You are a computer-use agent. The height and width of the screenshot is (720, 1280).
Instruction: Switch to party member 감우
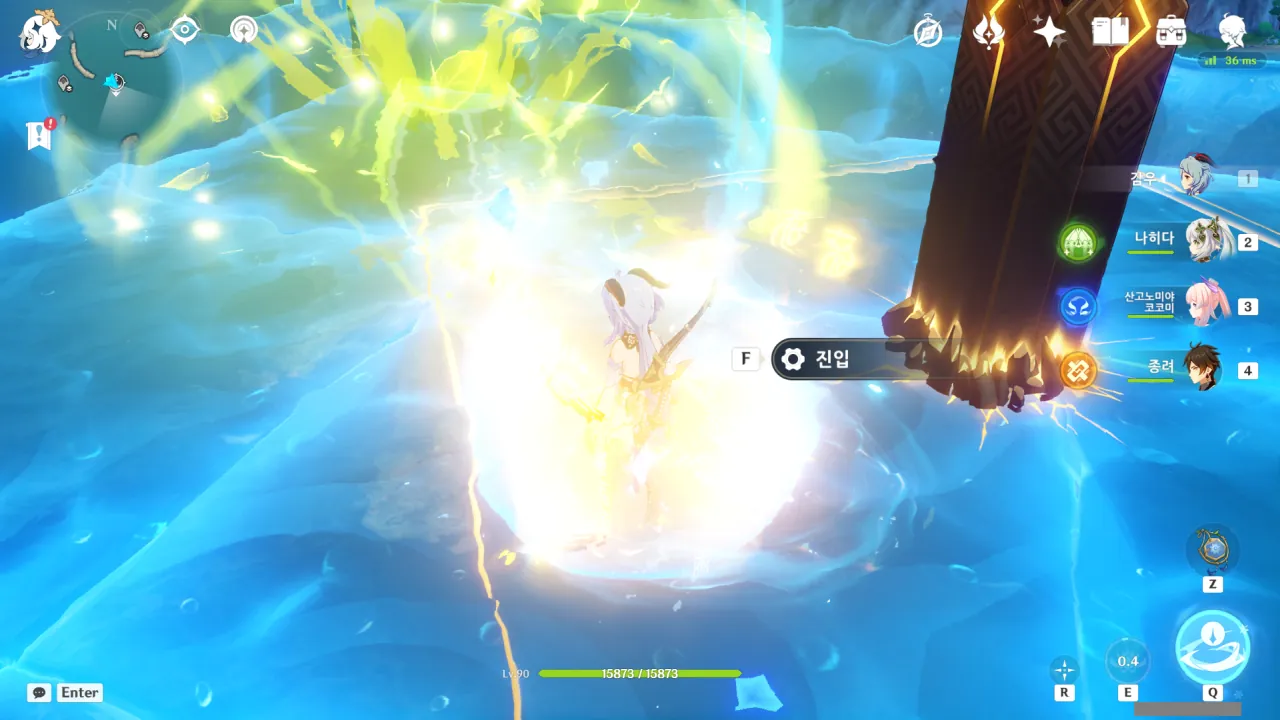tap(1196, 178)
